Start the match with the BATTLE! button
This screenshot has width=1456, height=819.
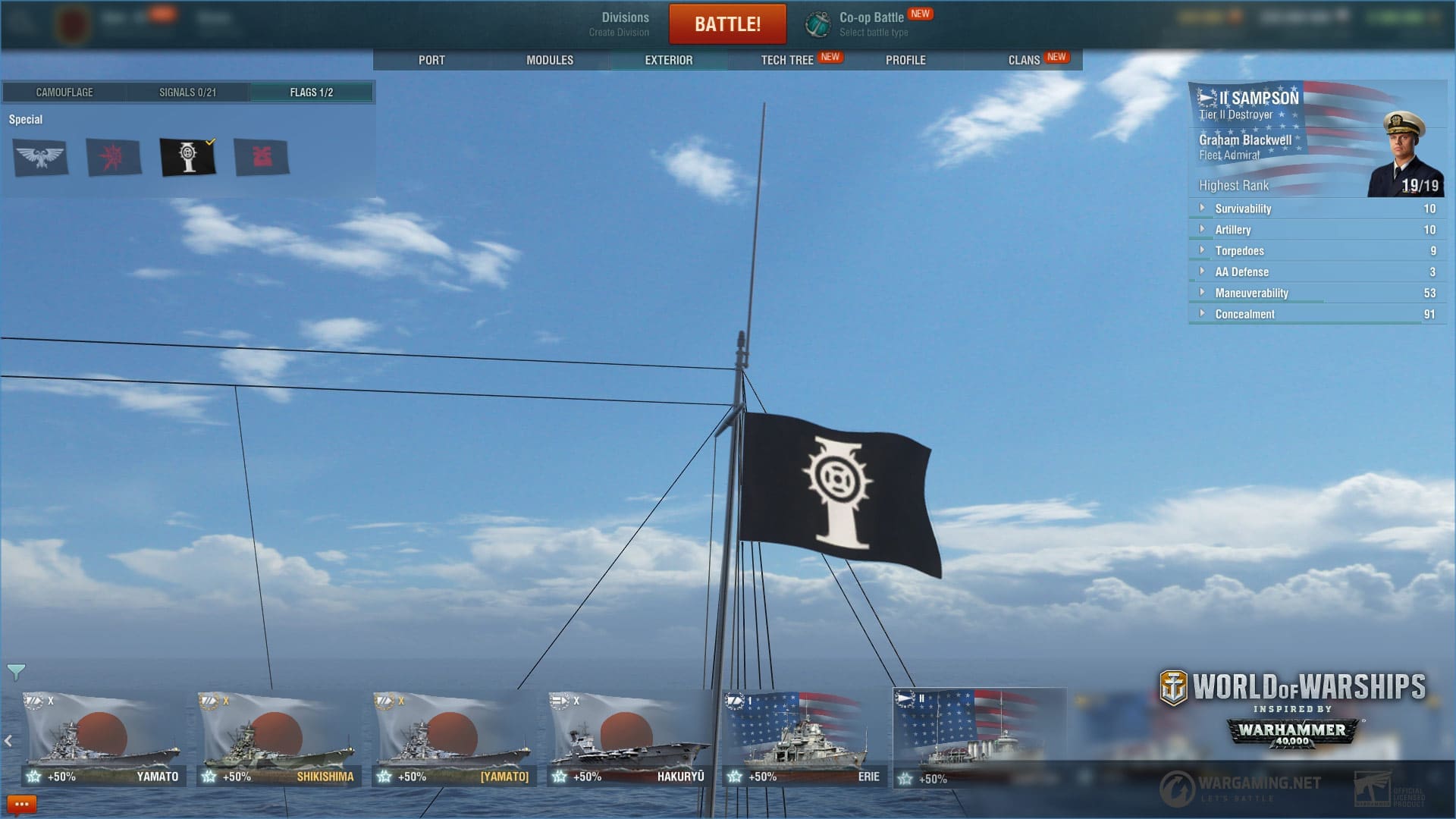point(727,24)
